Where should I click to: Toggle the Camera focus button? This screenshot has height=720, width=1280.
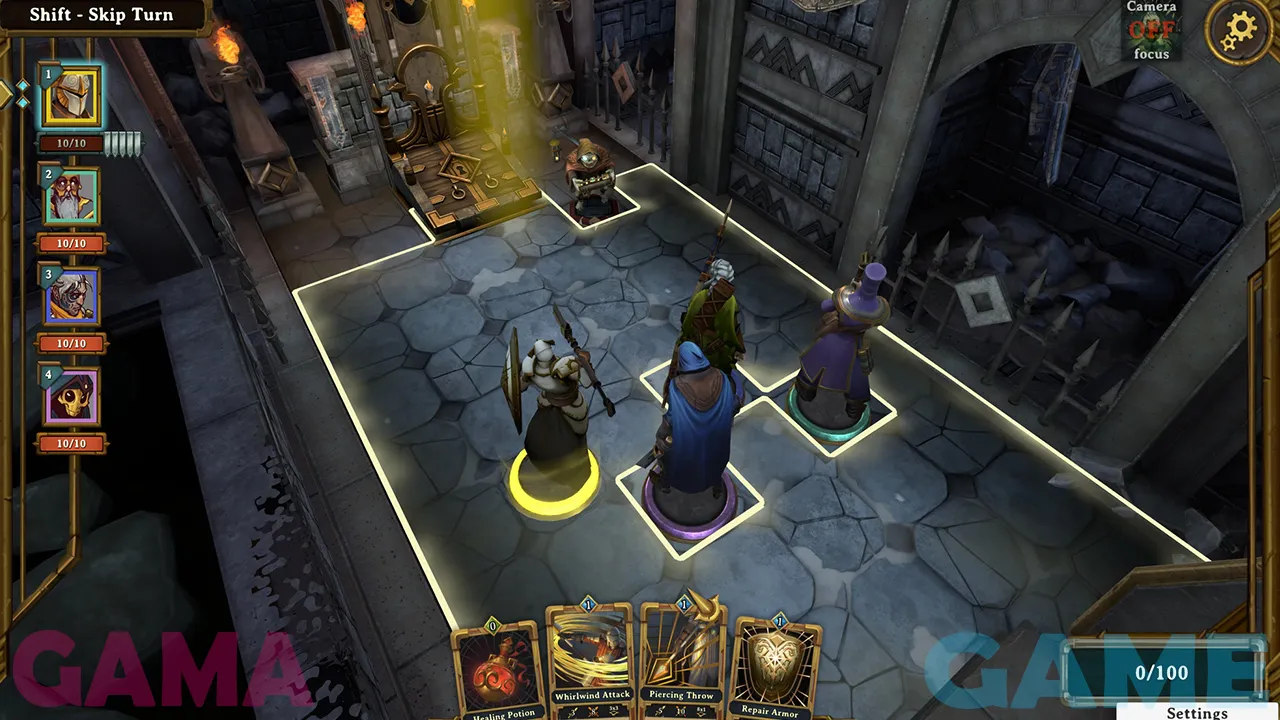click(1151, 30)
